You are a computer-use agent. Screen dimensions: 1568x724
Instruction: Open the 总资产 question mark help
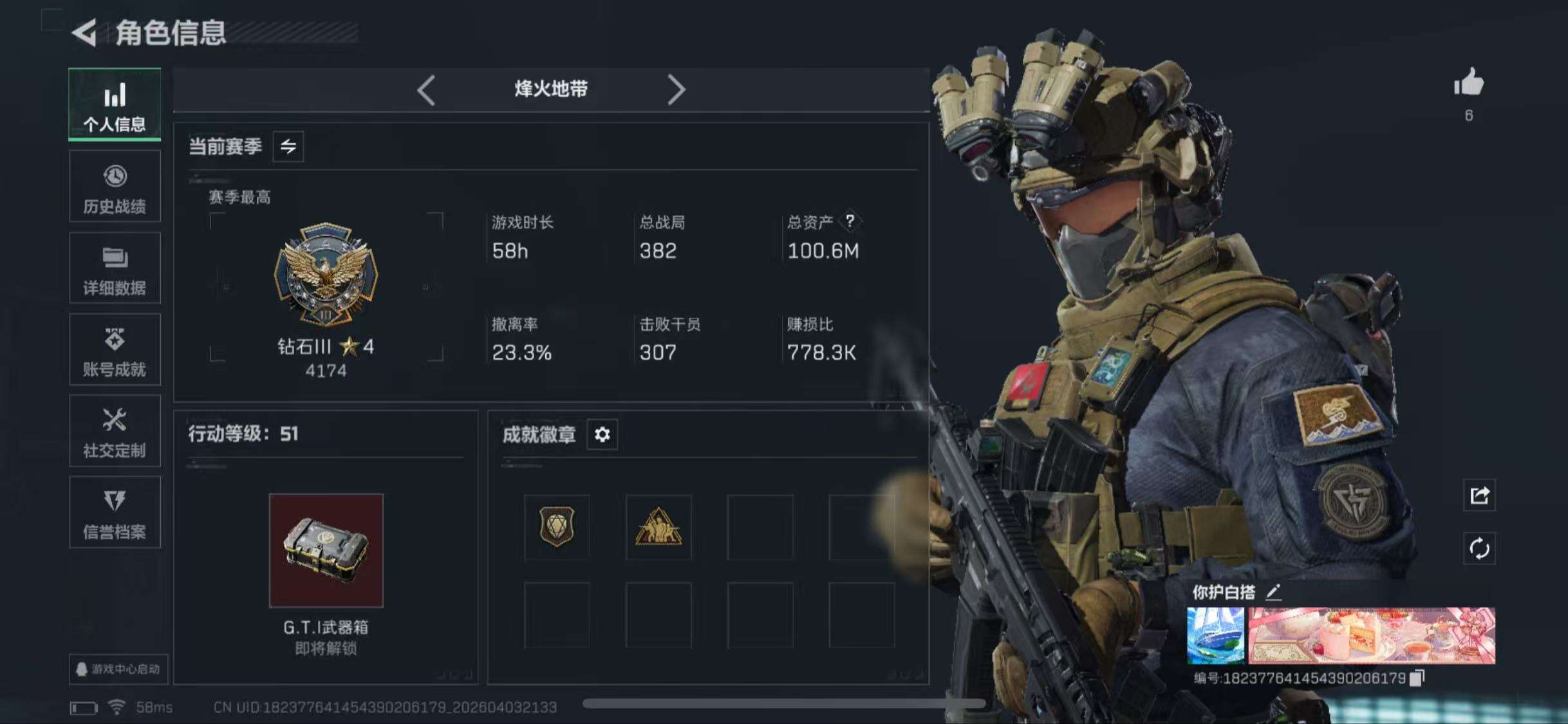pyautogui.click(x=850, y=221)
